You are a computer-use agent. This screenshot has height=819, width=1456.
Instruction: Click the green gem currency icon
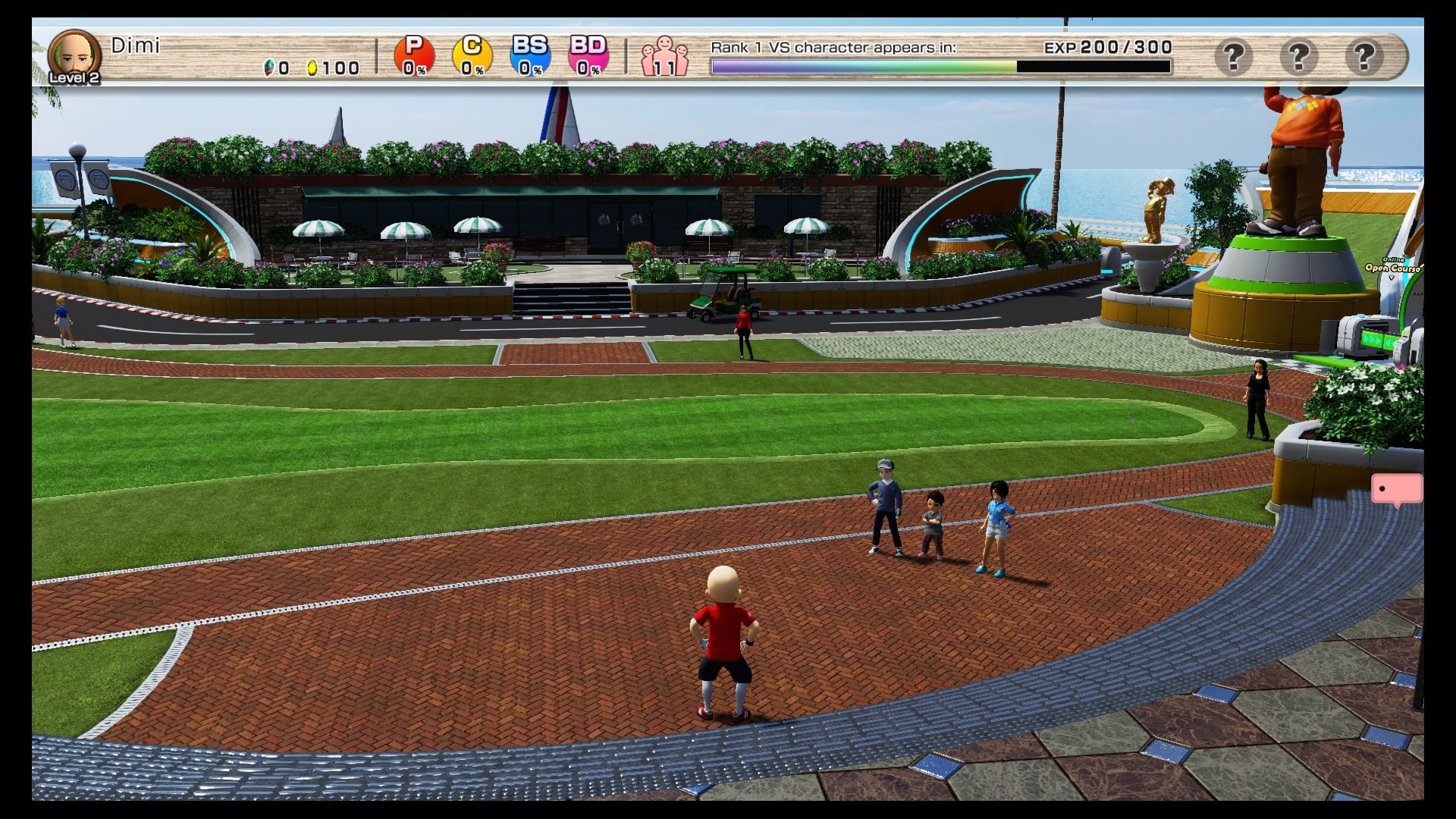coord(271,67)
